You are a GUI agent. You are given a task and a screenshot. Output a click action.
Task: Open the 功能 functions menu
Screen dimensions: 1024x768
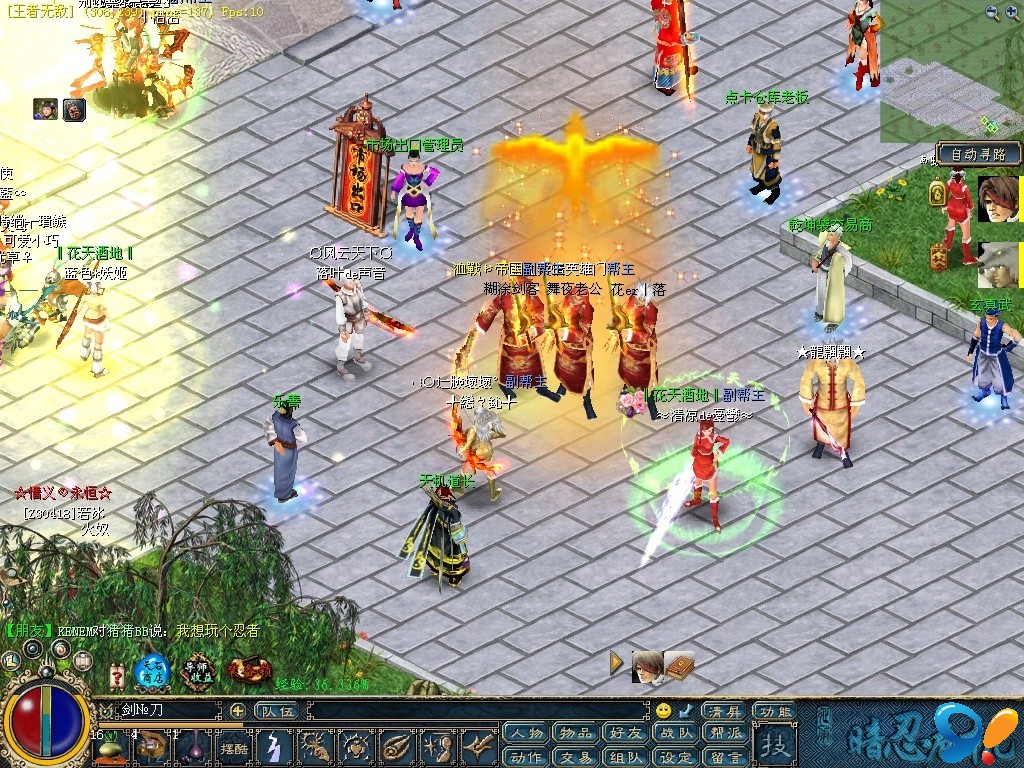pyautogui.click(x=775, y=711)
